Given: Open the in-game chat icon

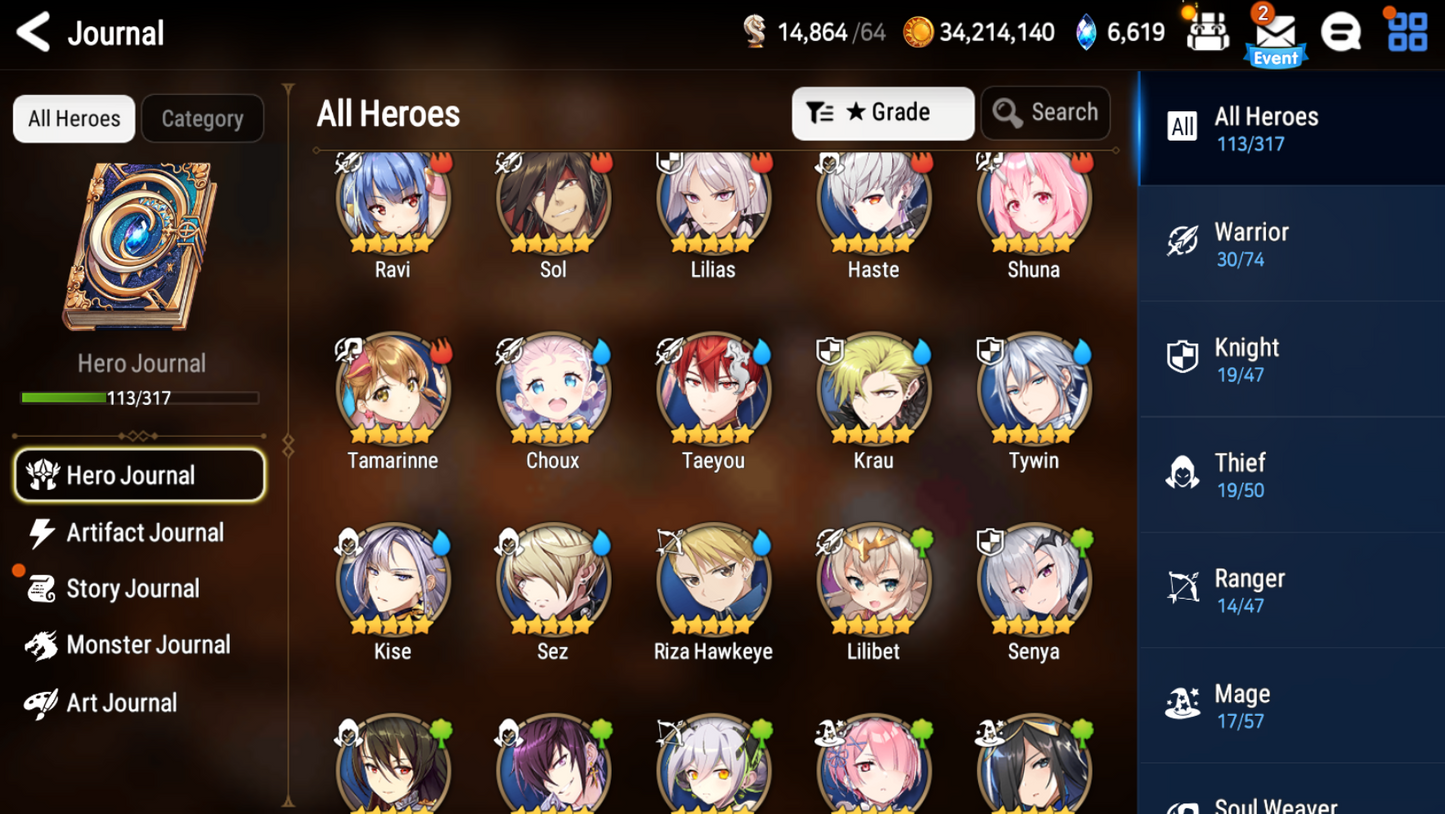Looking at the screenshot, I should coord(1341,31).
